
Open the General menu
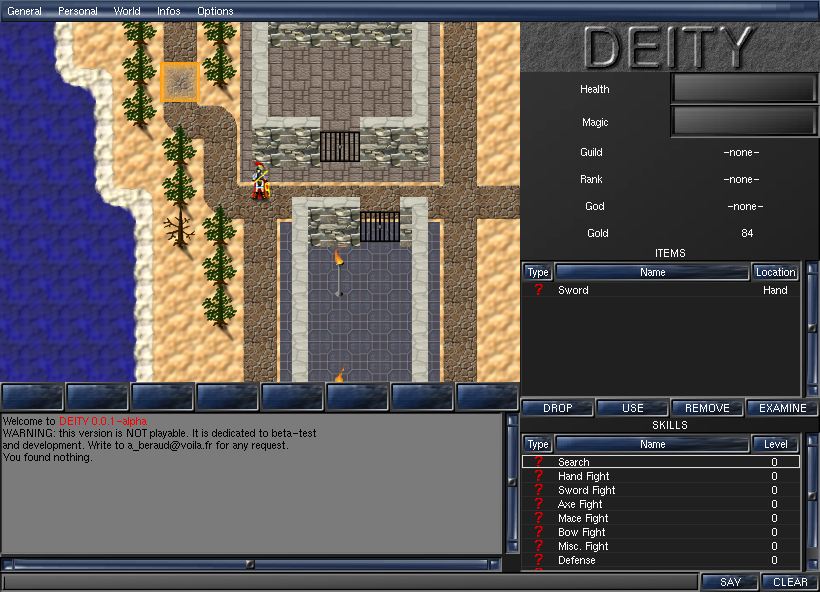click(24, 11)
